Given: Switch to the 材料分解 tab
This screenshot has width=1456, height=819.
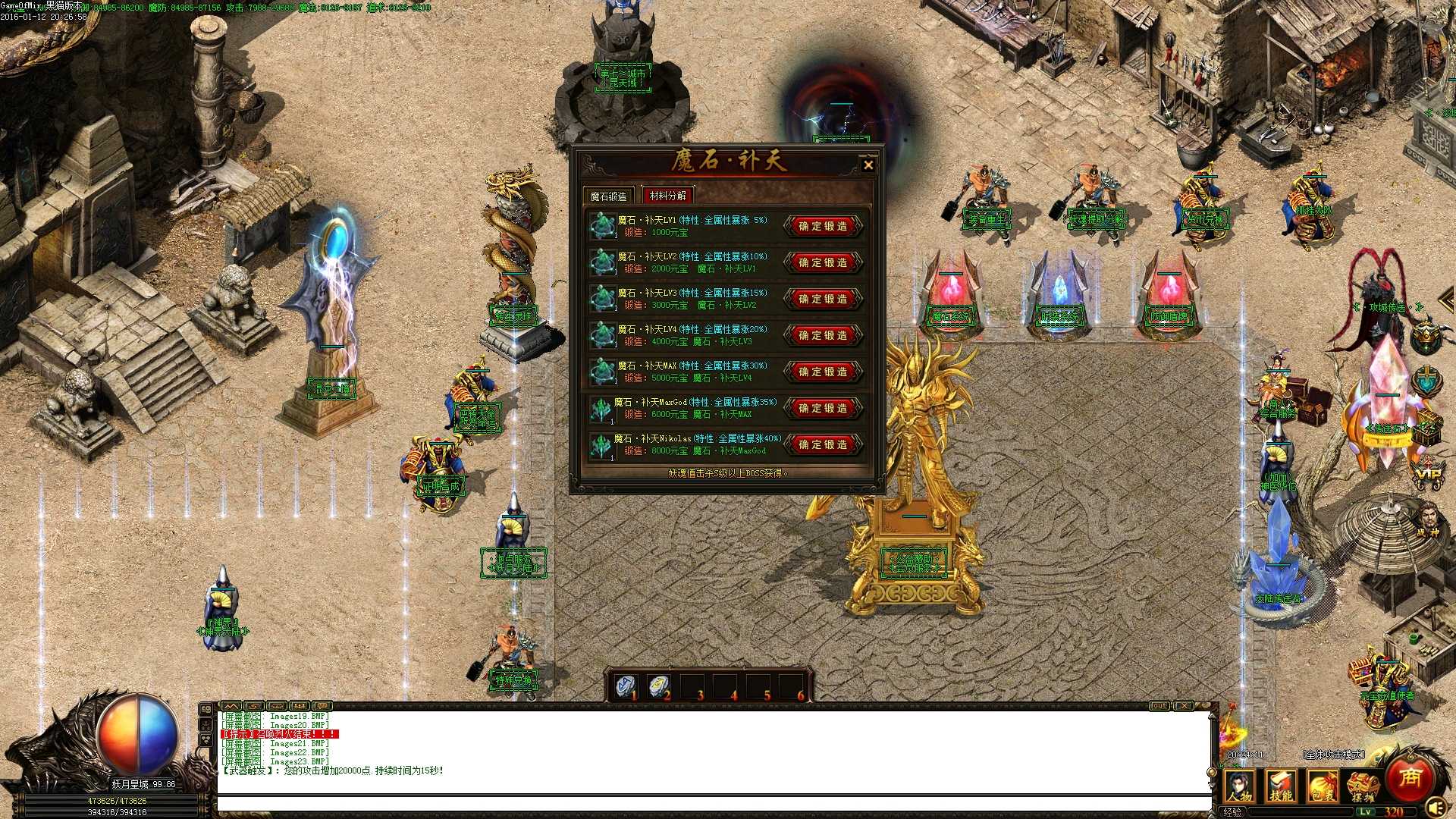Looking at the screenshot, I should [666, 195].
